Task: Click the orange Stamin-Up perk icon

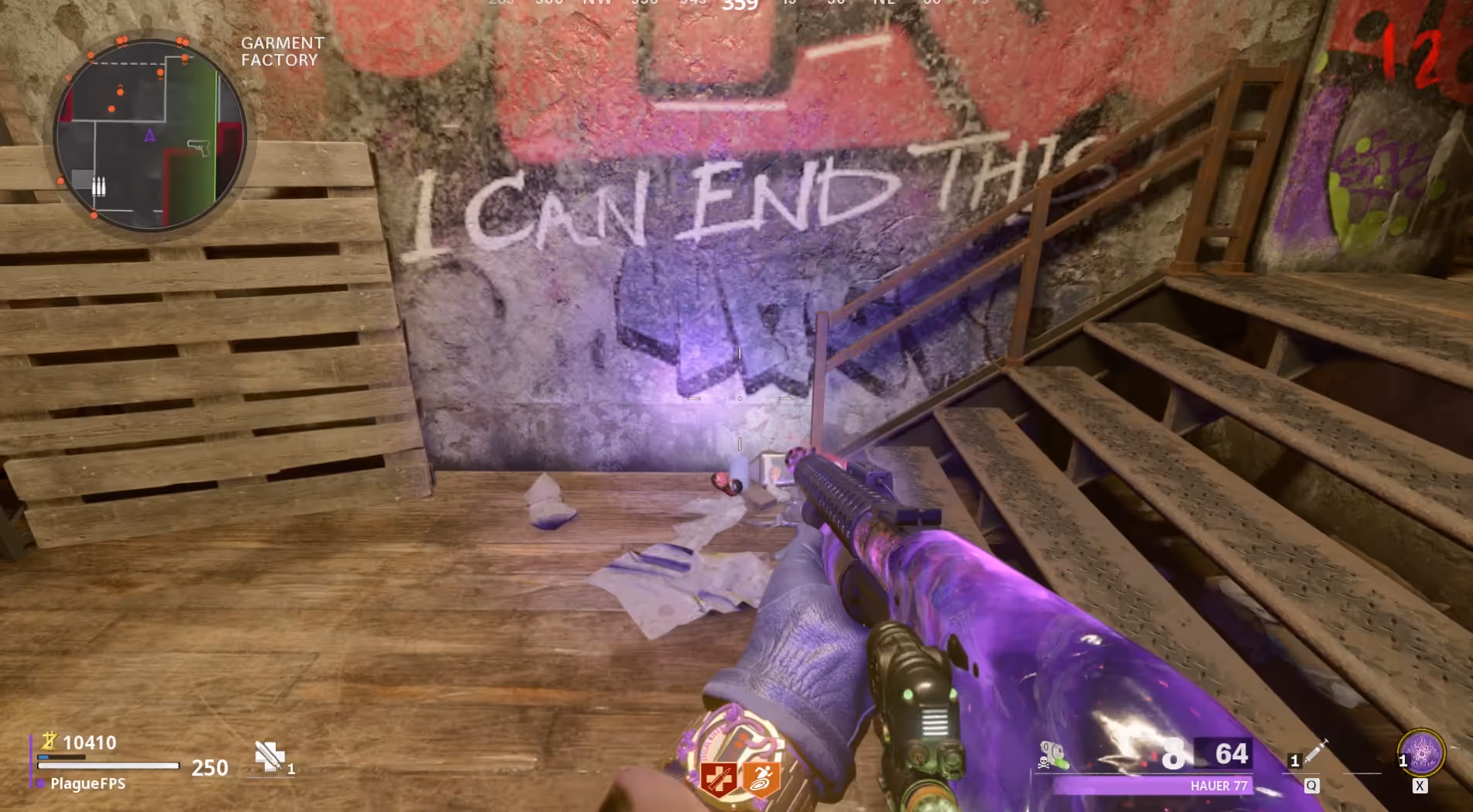Action: point(761,778)
